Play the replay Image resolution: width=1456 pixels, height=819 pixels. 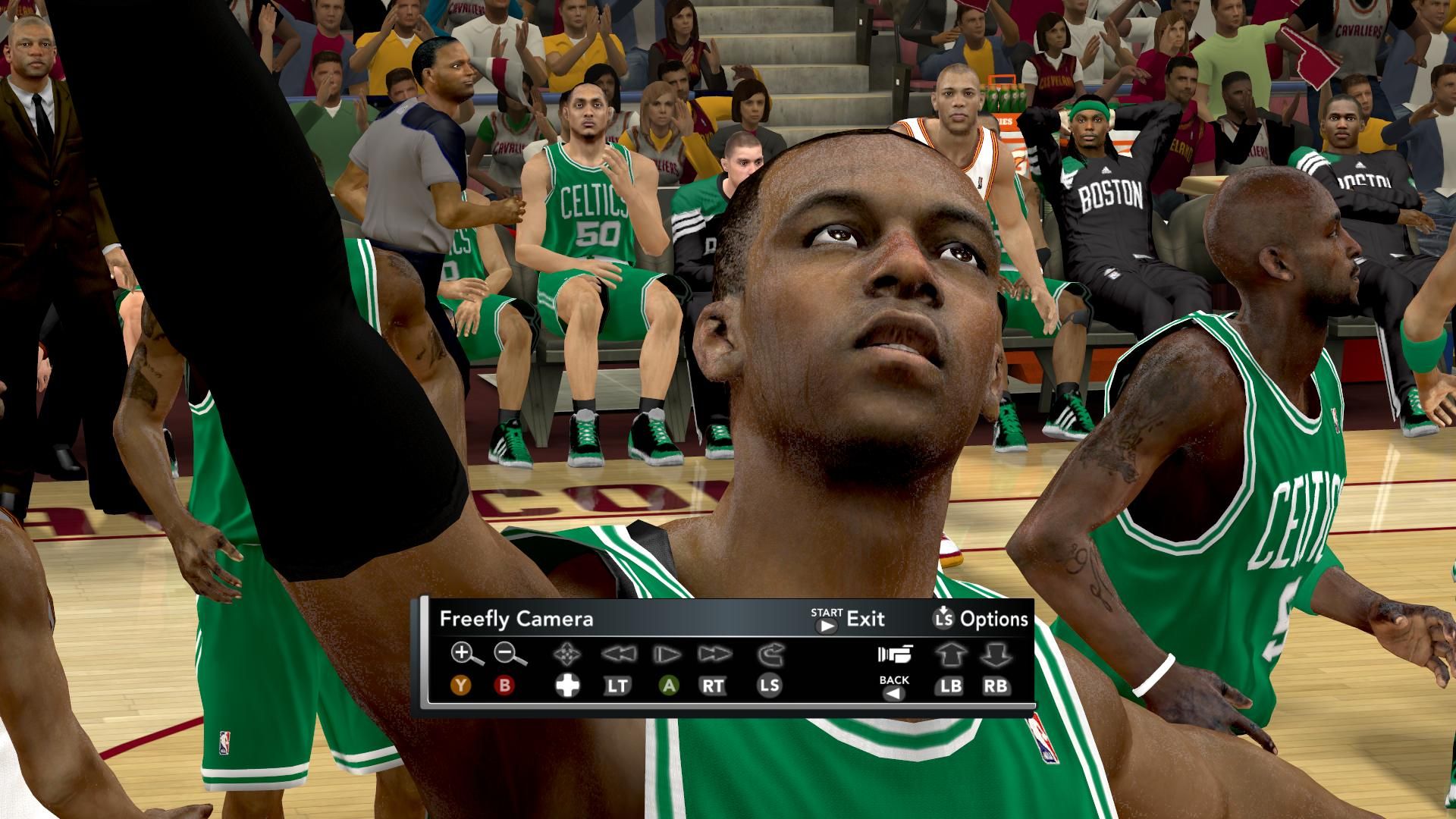tap(667, 654)
